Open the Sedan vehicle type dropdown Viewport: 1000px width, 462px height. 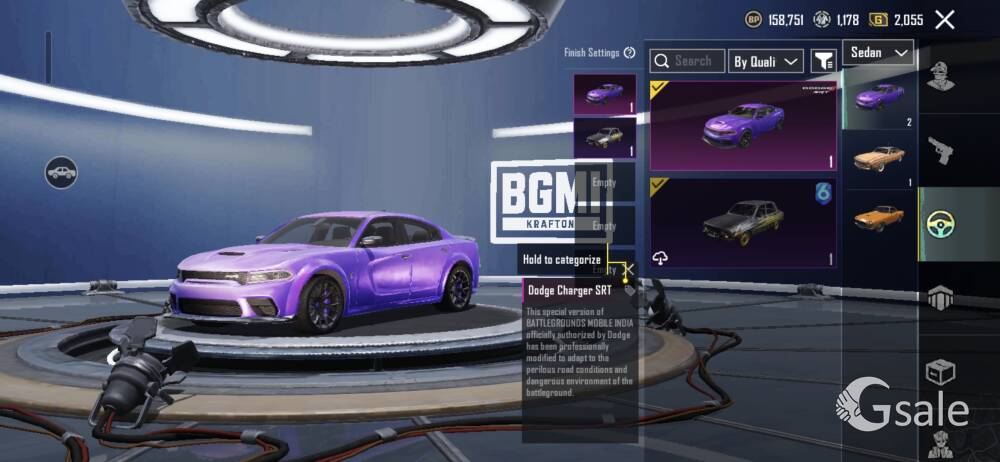[x=879, y=52]
